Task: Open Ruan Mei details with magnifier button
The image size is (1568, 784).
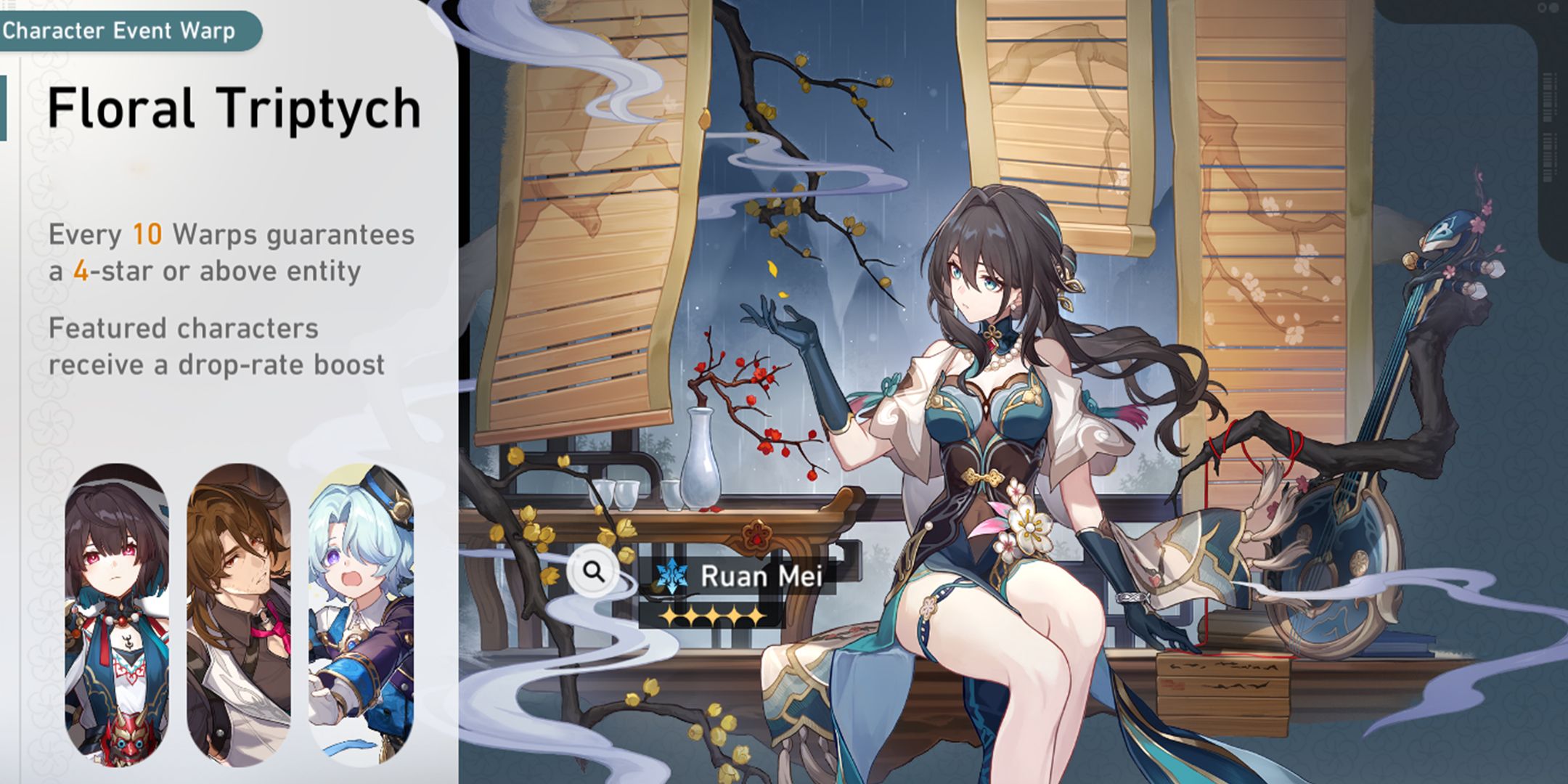Action: 594,573
